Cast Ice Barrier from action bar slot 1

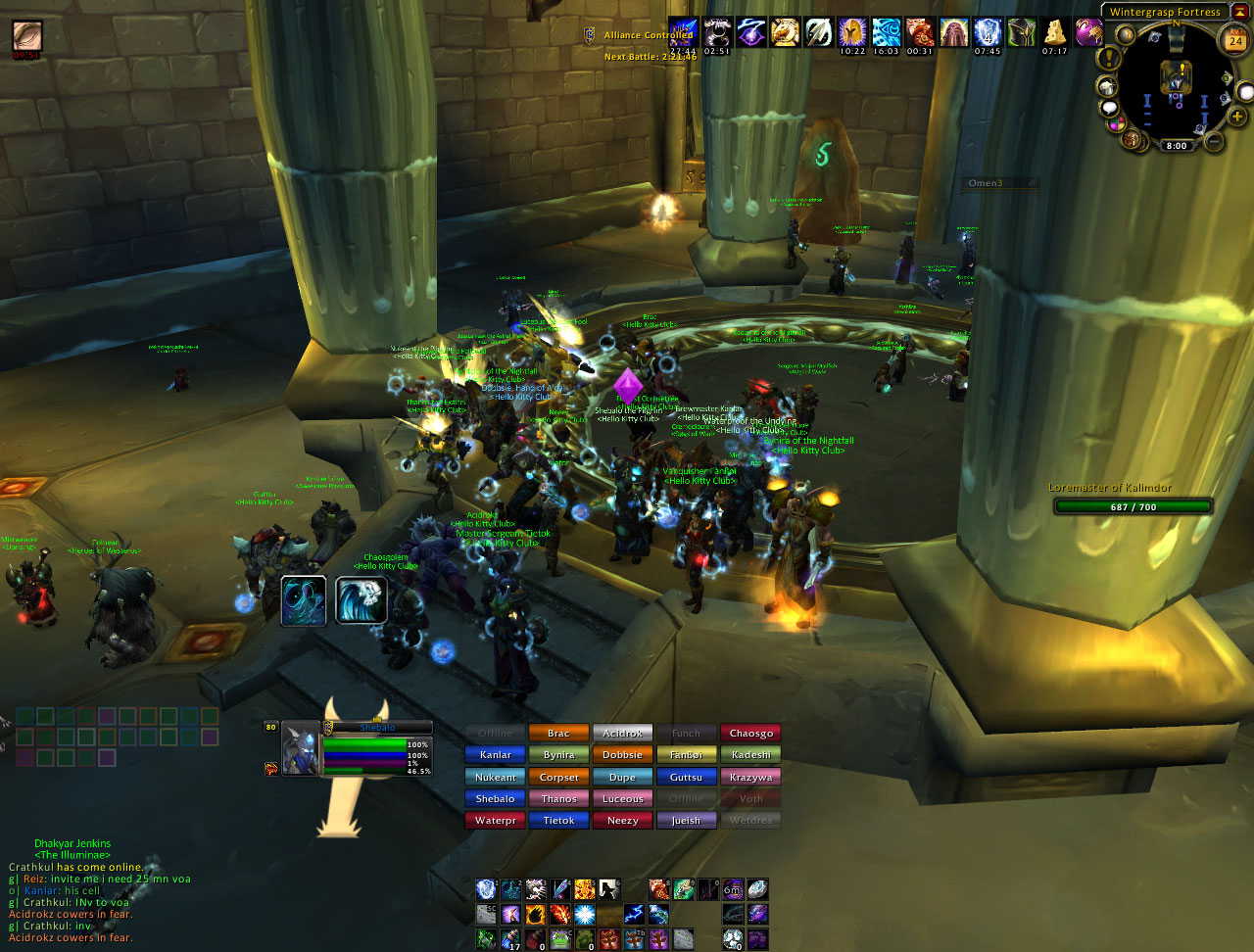point(485,887)
